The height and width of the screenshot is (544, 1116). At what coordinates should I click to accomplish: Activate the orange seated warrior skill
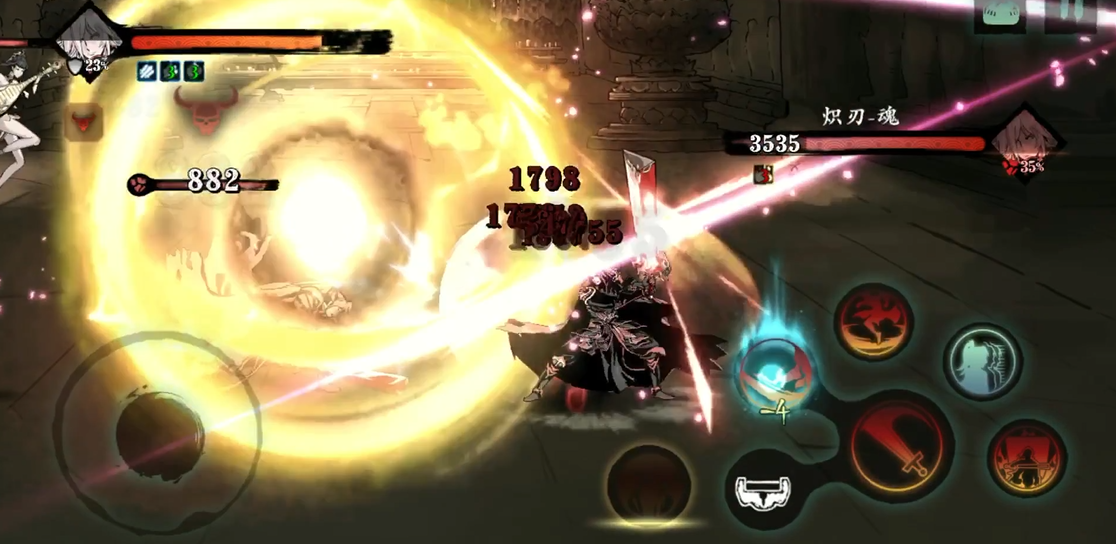tap(1026, 458)
